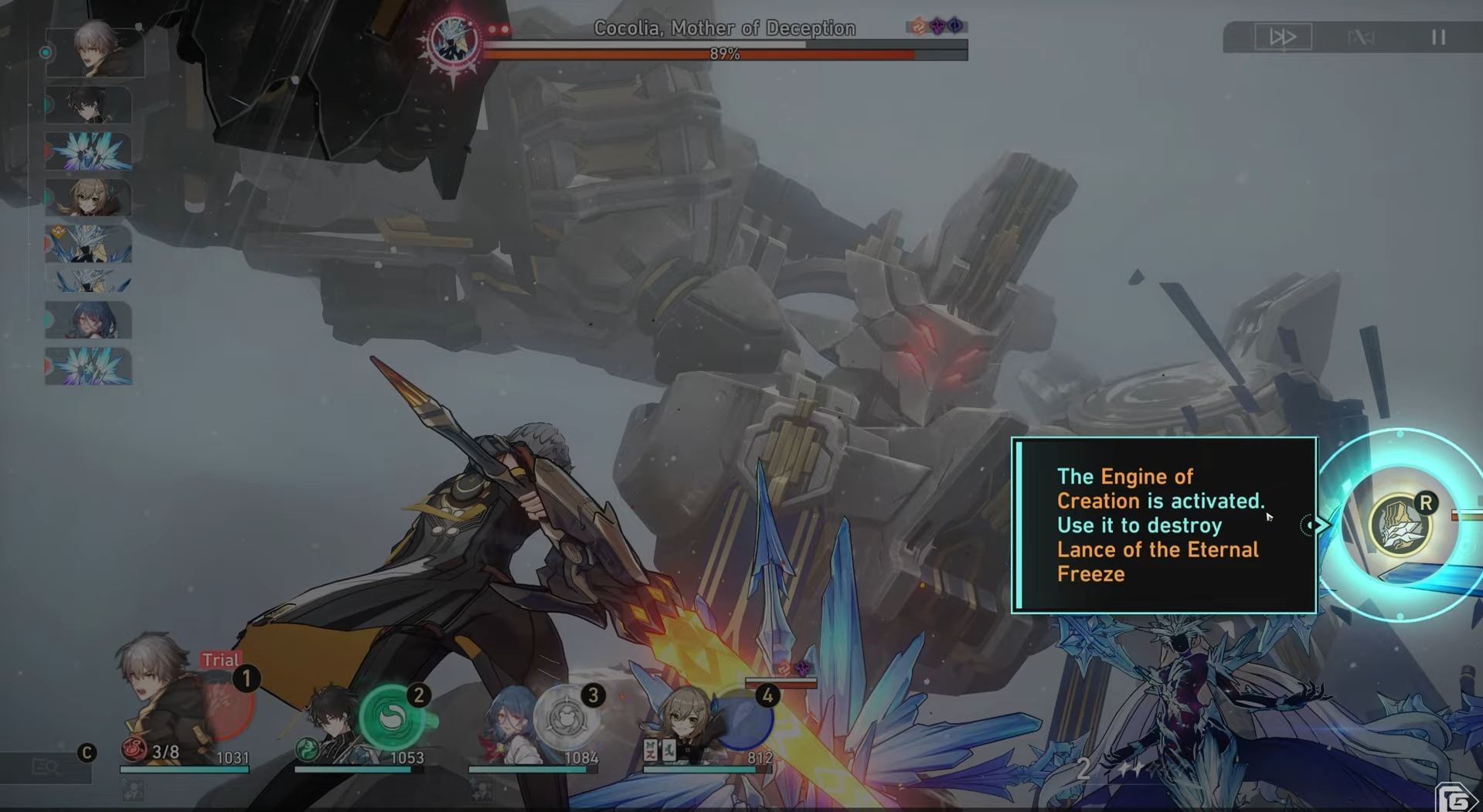Click Cocolia's HP bar showing 89%
The width and height of the screenshot is (1483, 812).
pos(726,53)
